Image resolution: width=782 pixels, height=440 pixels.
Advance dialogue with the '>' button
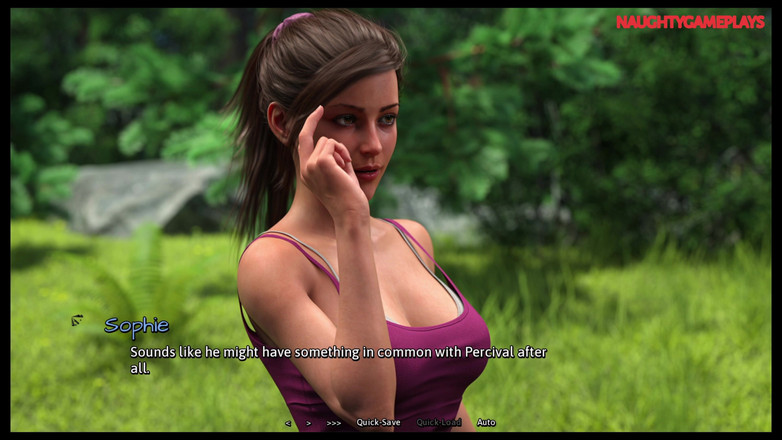pos(308,423)
